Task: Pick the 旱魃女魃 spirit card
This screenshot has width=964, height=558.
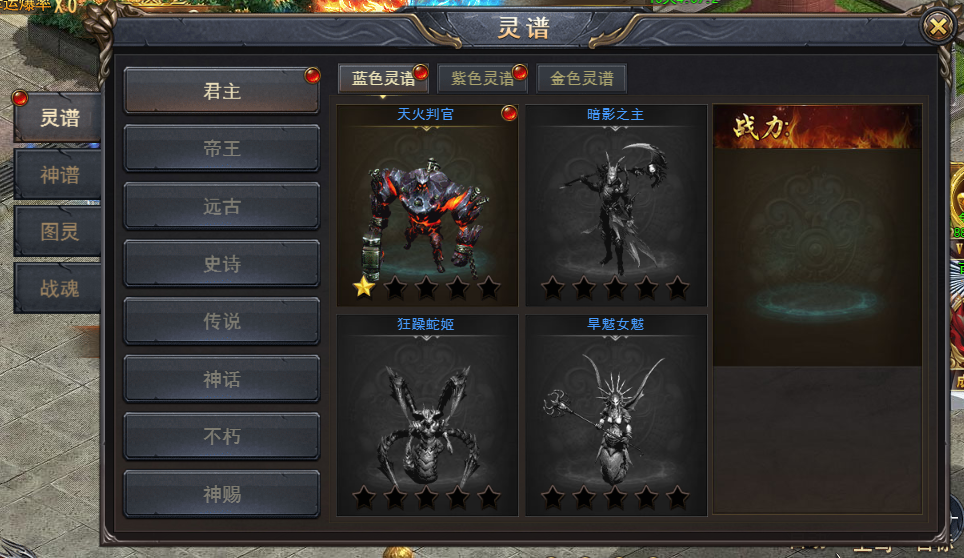Action: pyautogui.click(x=616, y=415)
